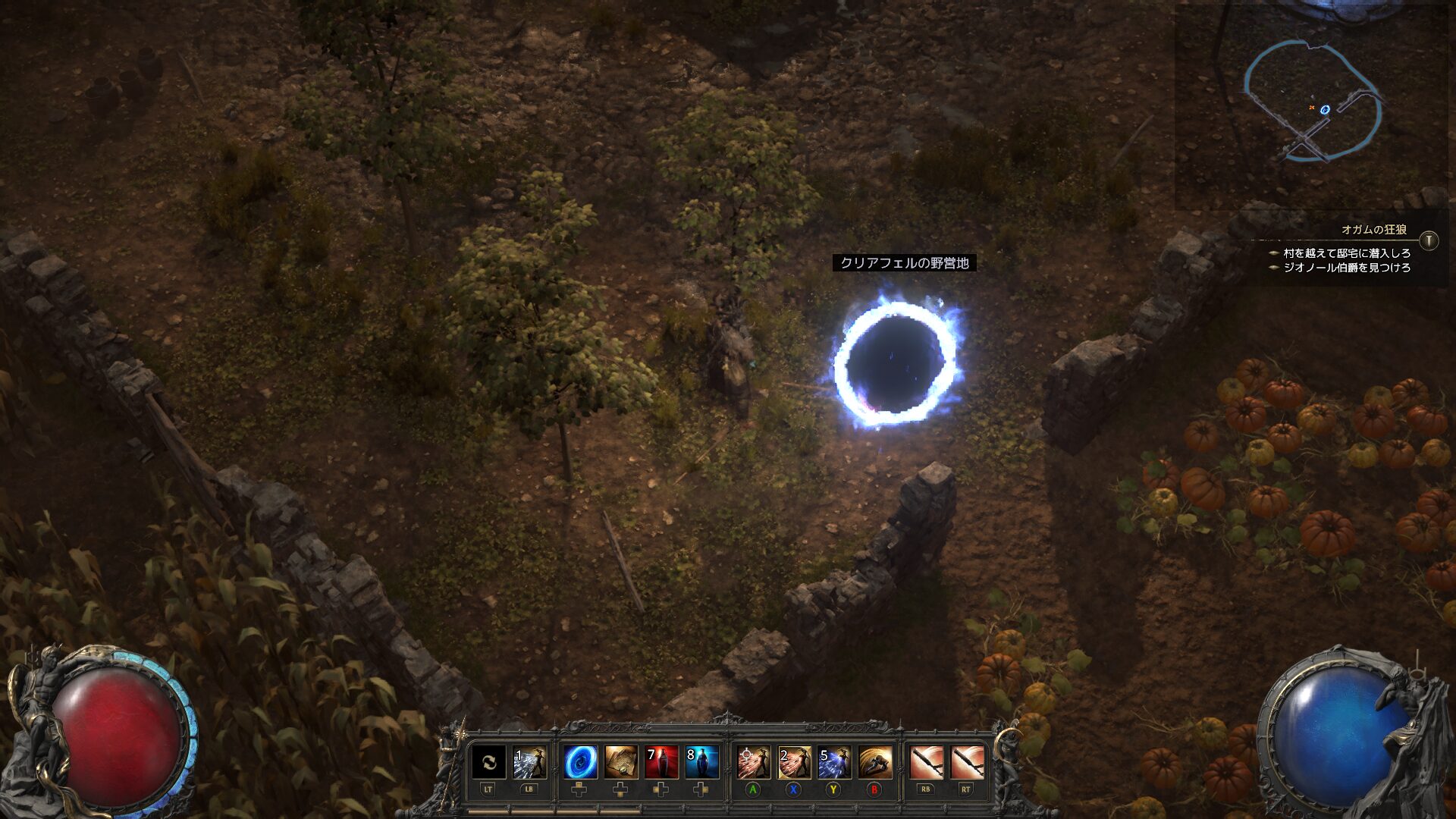Screen dimensions: 1456x819
Task: Open the map scroll with compass icon
Action: [x=621, y=762]
